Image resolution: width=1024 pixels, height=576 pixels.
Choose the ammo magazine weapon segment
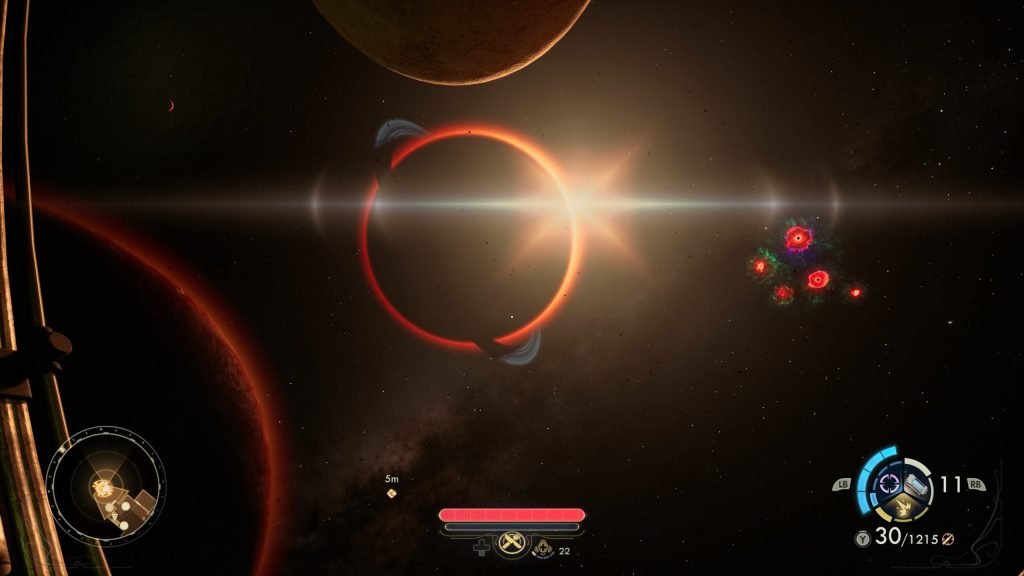[x=917, y=484]
